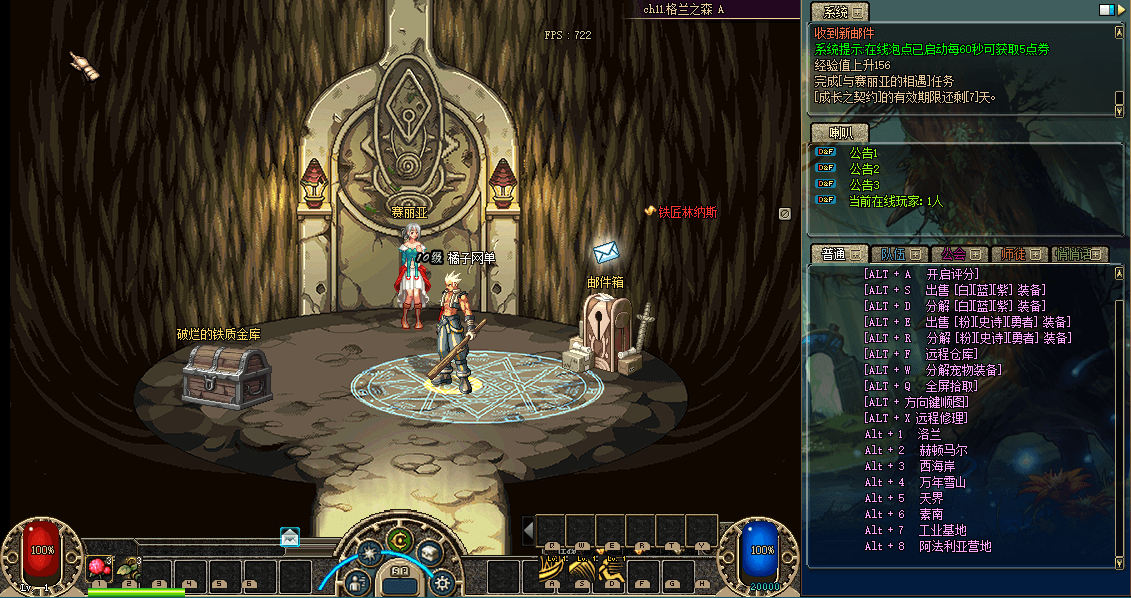Click the small round icon near blacksmith label
The image size is (1131, 598).
pyautogui.click(x=785, y=213)
